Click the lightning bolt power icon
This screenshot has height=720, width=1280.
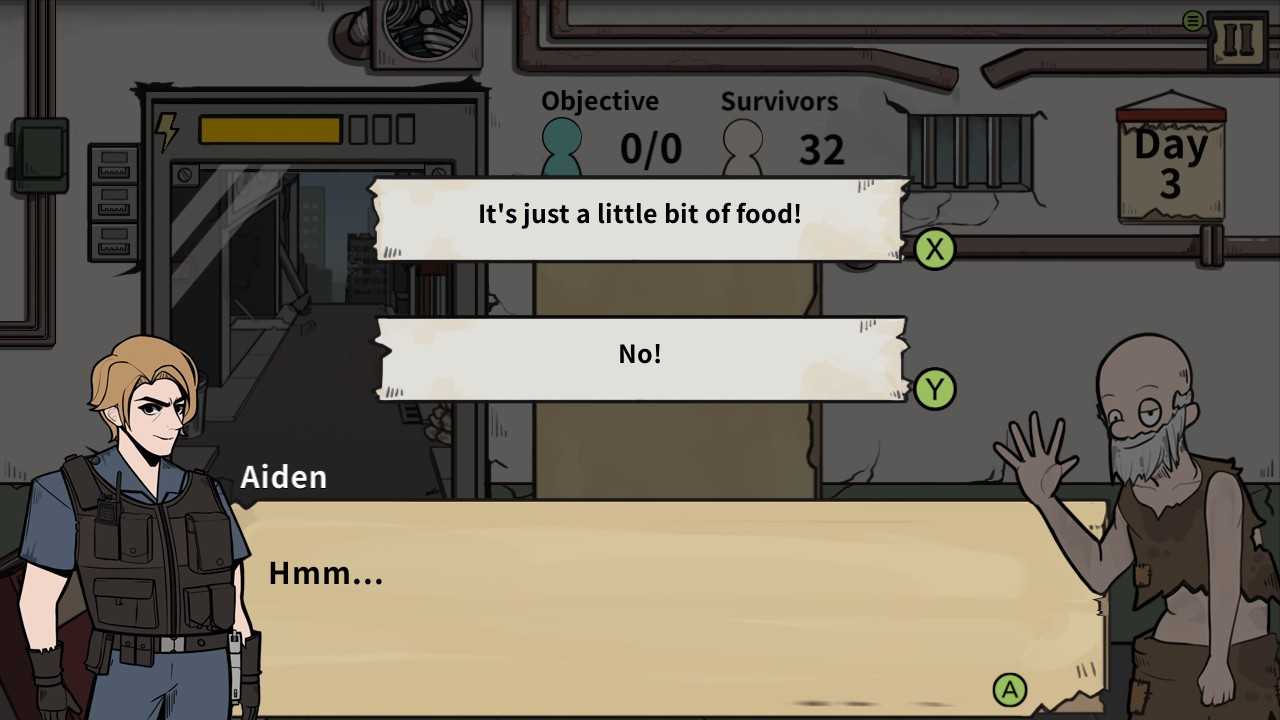click(168, 130)
